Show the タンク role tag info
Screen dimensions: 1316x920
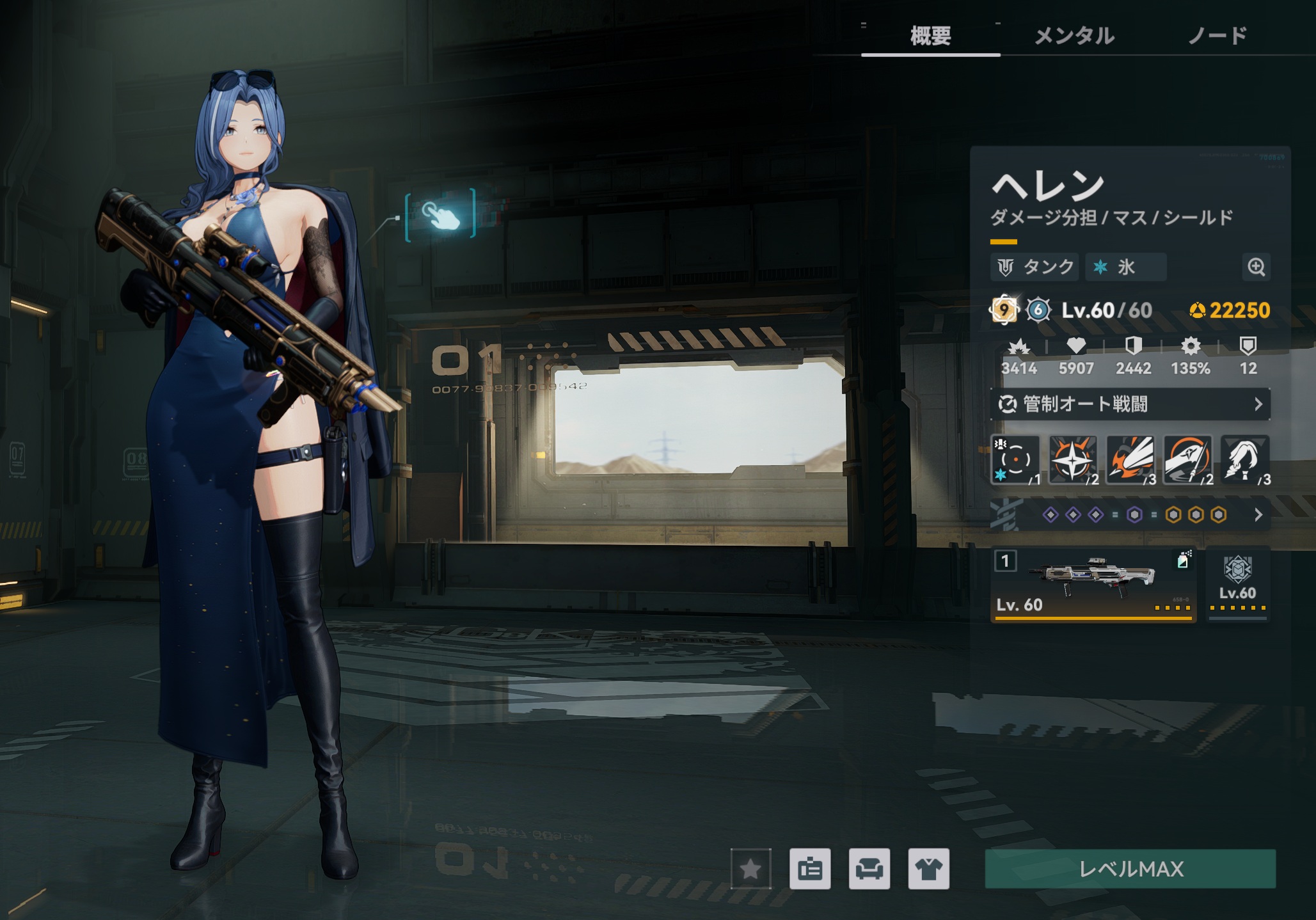pyautogui.click(x=1036, y=267)
